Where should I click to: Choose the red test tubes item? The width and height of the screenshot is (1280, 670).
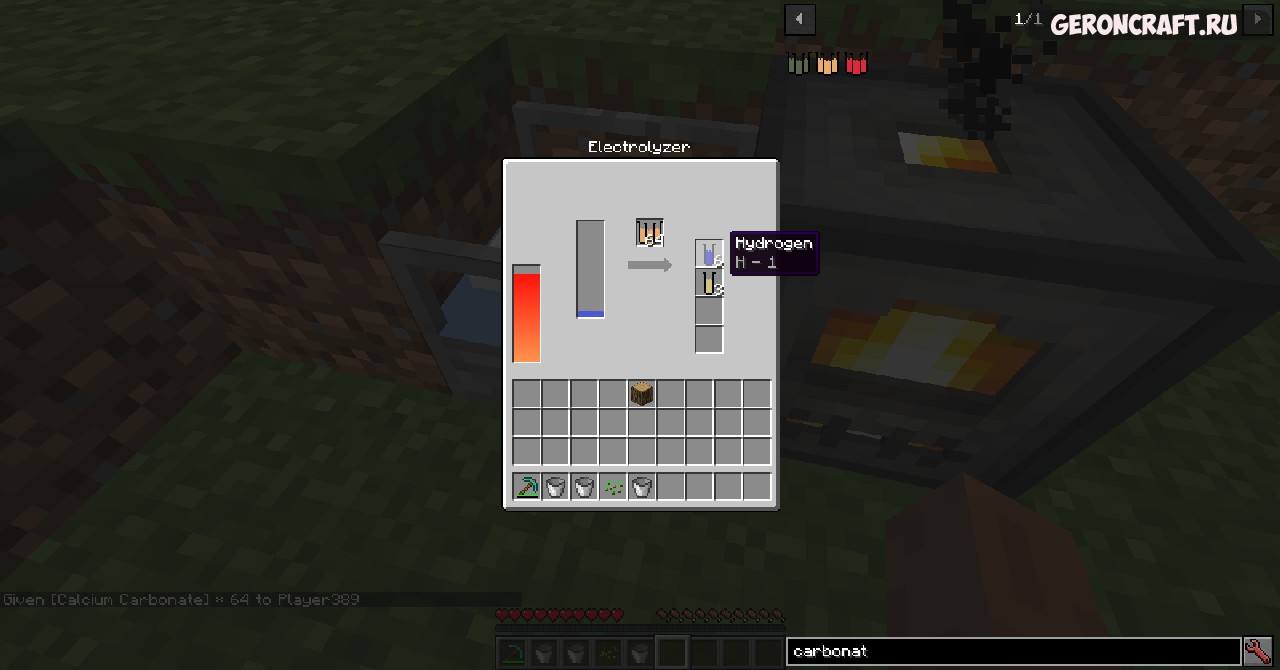tap(856, 64)
